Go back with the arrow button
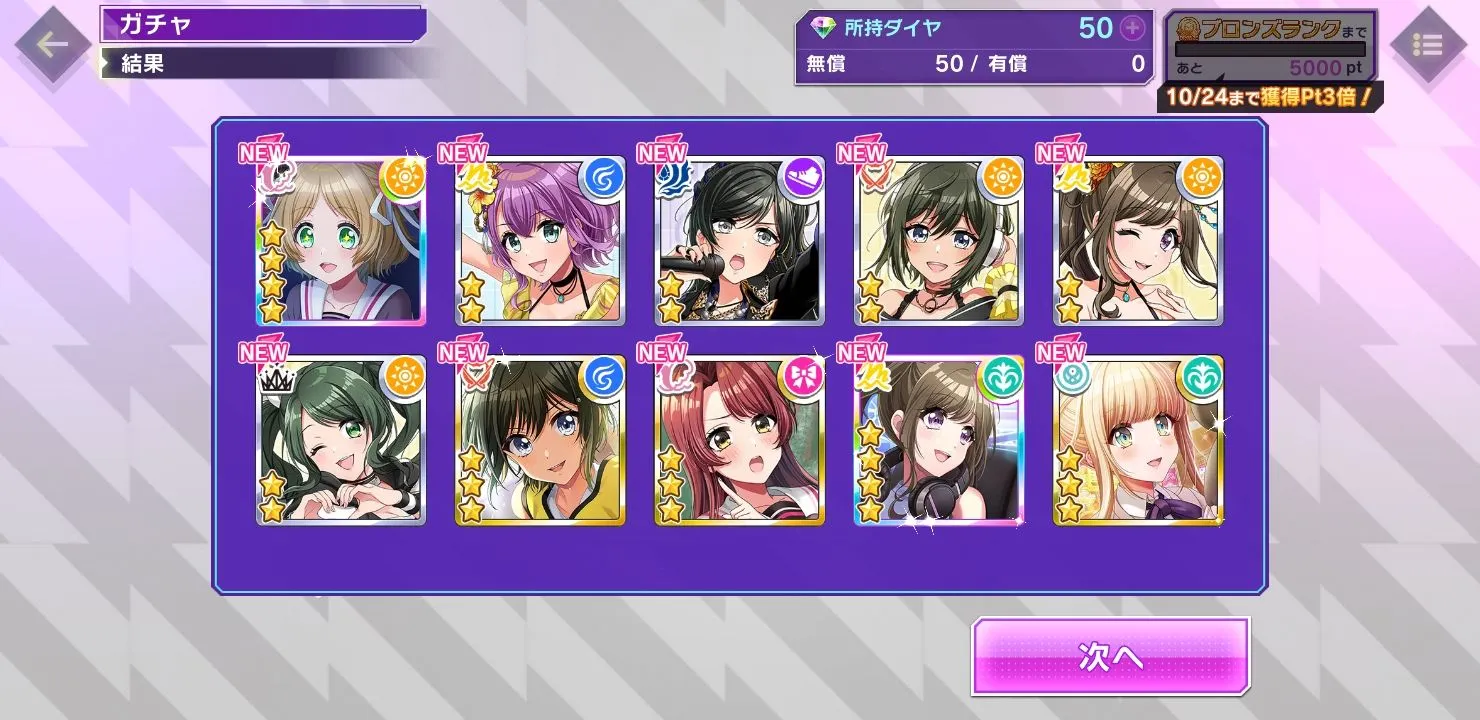 tap(51, 43)
